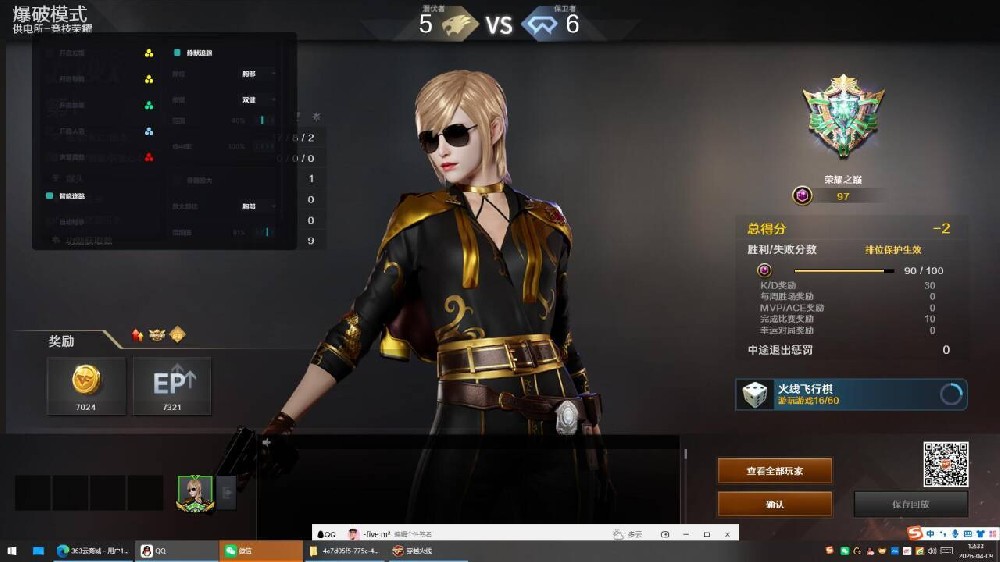
Task: Click the QR code image
Action: coord(945,464)
